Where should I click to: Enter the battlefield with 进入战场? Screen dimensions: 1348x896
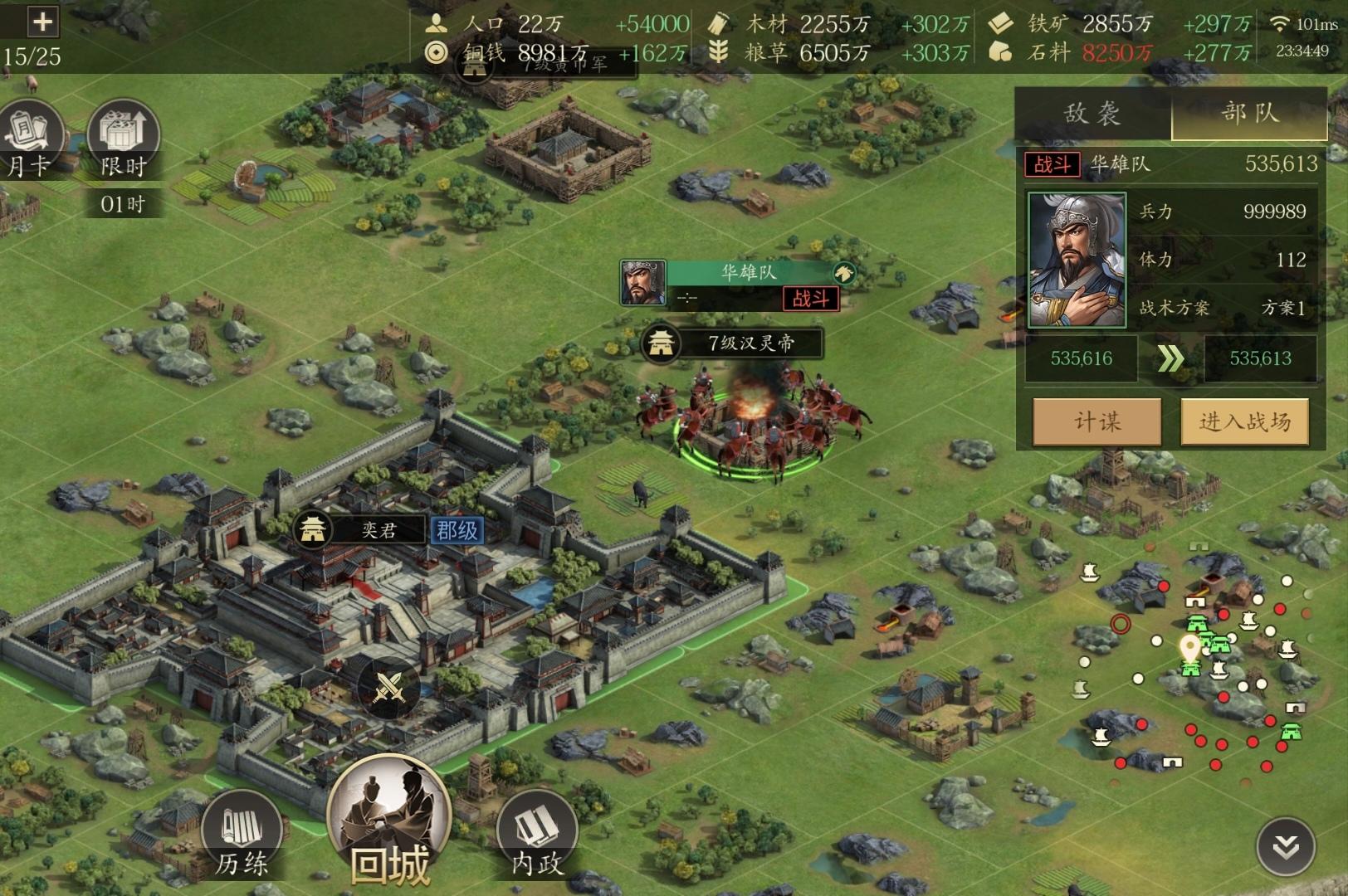point(1244,421)
